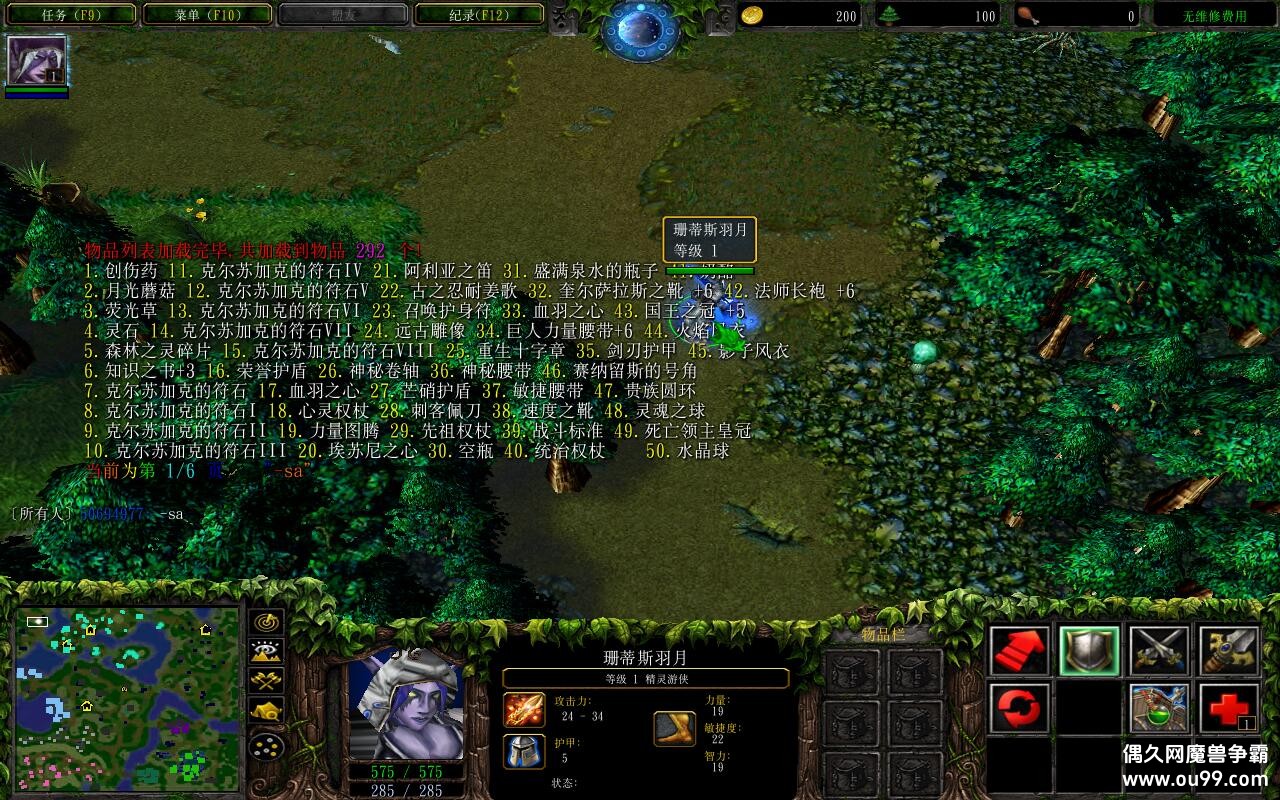Open the 纪录 (F12) log
The height and width of the screenshot is (800, 1280).
479,15
